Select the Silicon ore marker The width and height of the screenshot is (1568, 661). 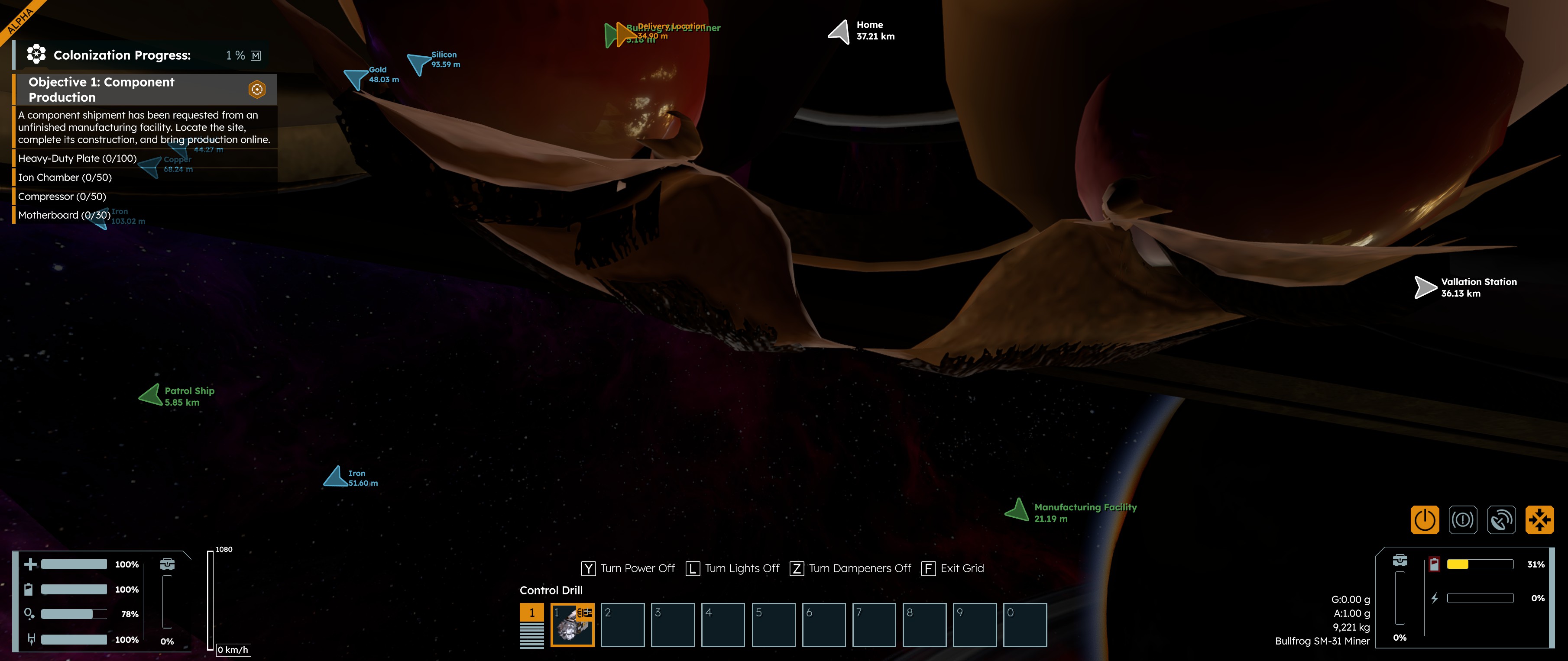click(x=418, y=63)
